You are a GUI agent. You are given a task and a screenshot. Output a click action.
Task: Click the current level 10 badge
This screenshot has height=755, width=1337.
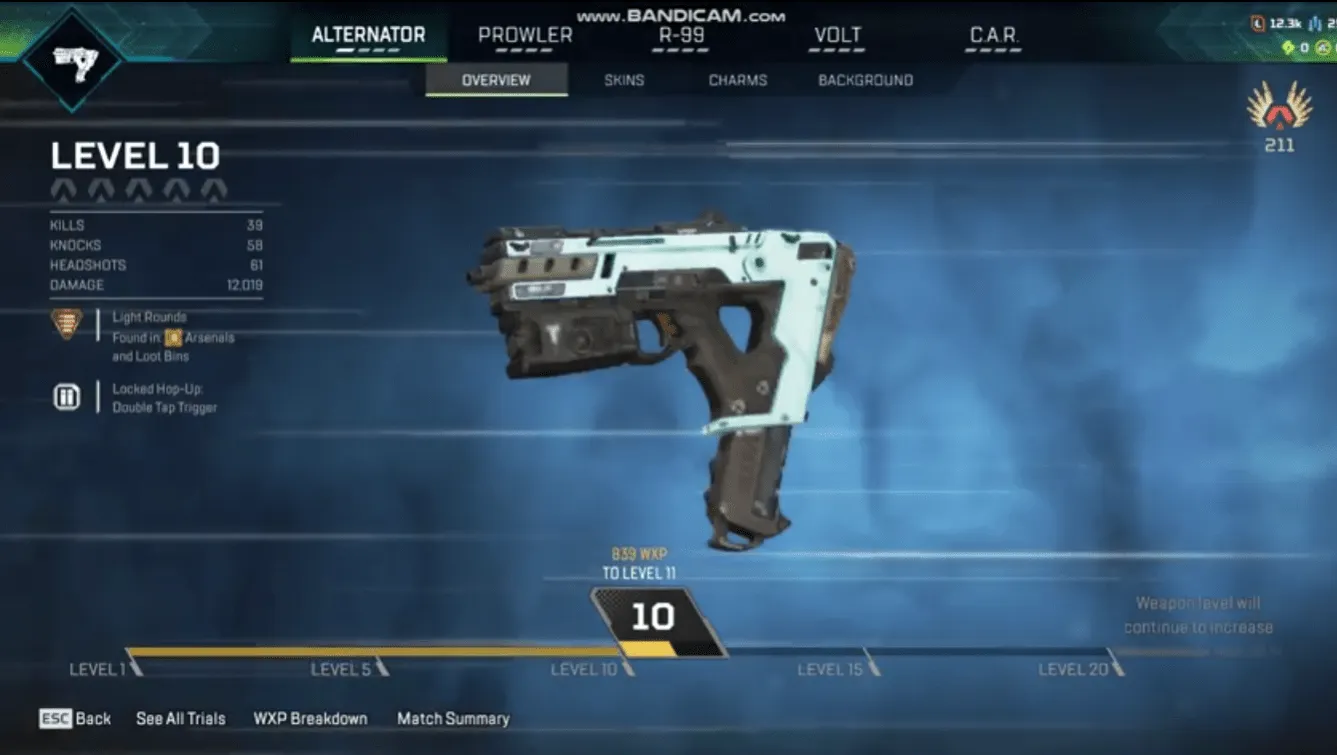[655, 618]
